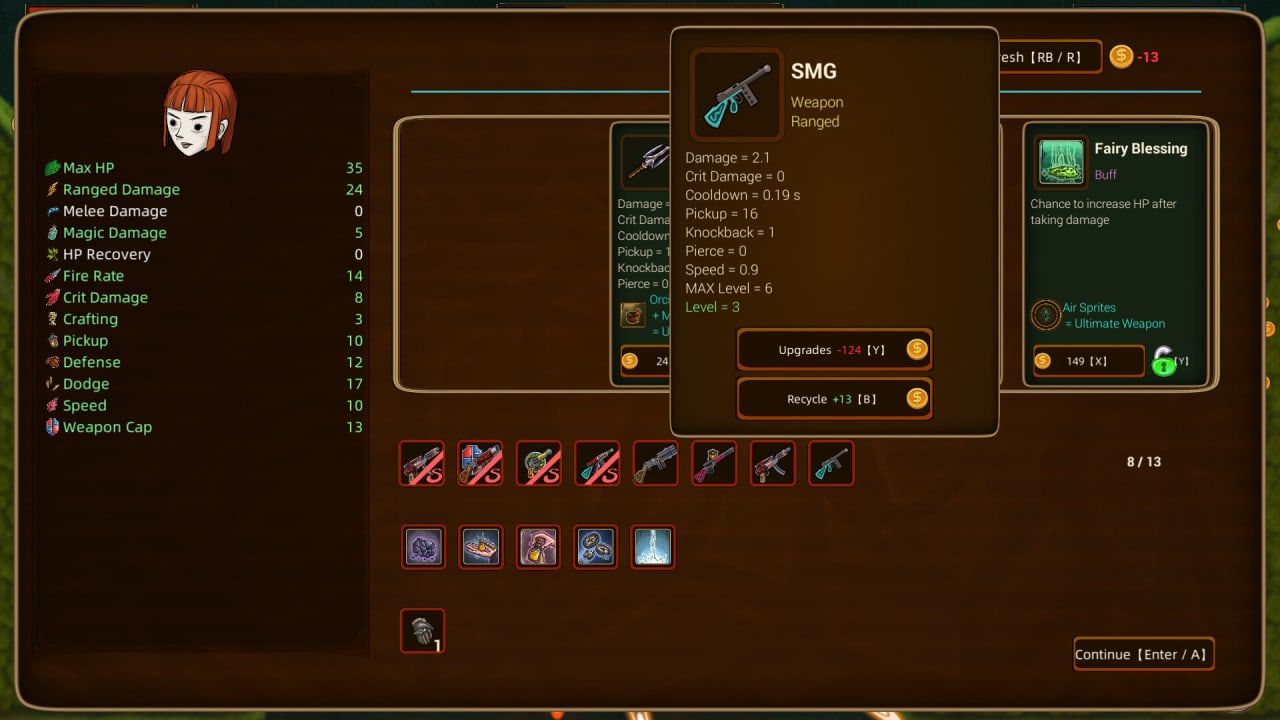Choose the green-disc launcher weapon slot

[x=538, y=463]
